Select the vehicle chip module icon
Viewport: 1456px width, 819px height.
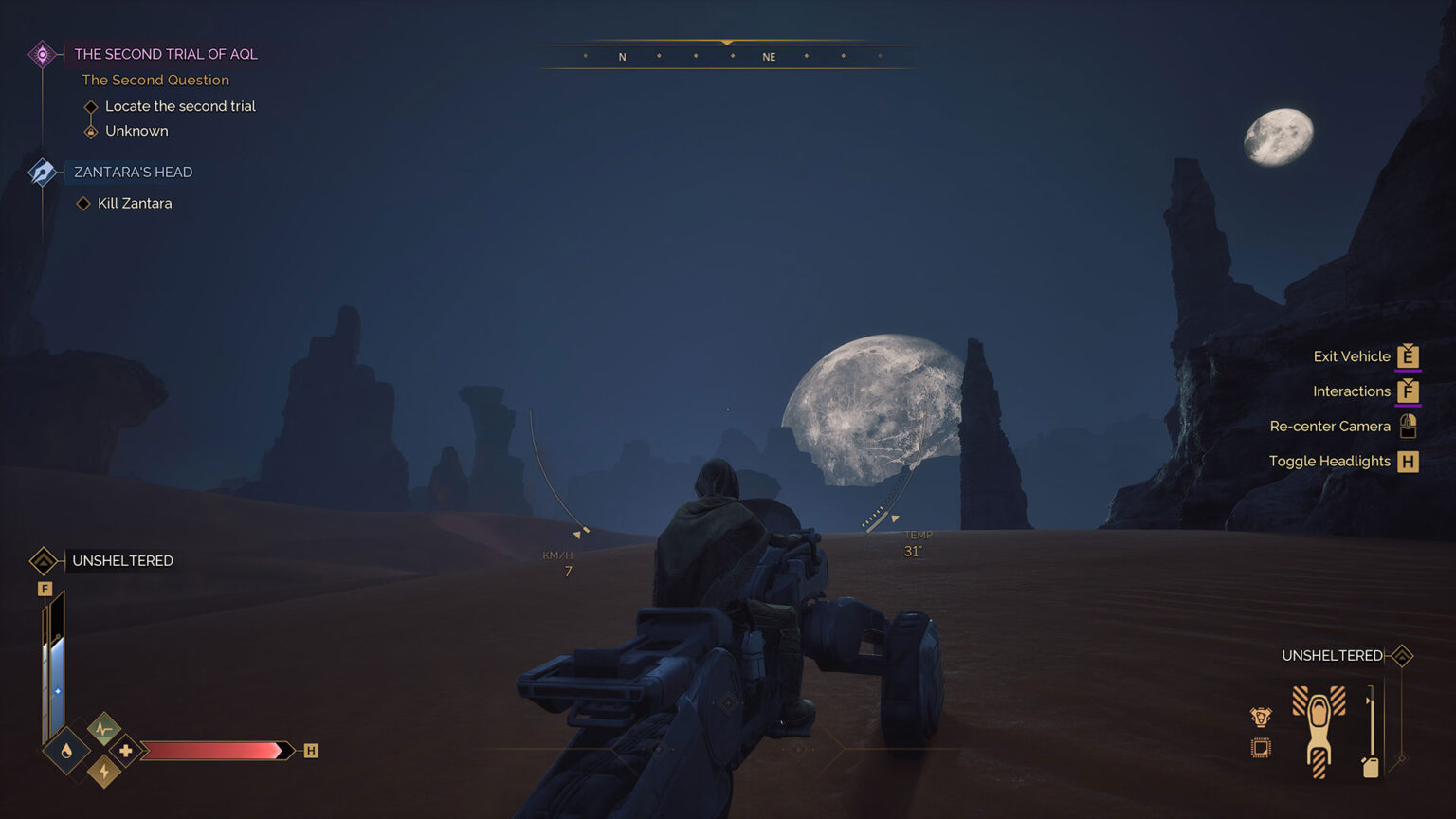tap(1261, 748)
